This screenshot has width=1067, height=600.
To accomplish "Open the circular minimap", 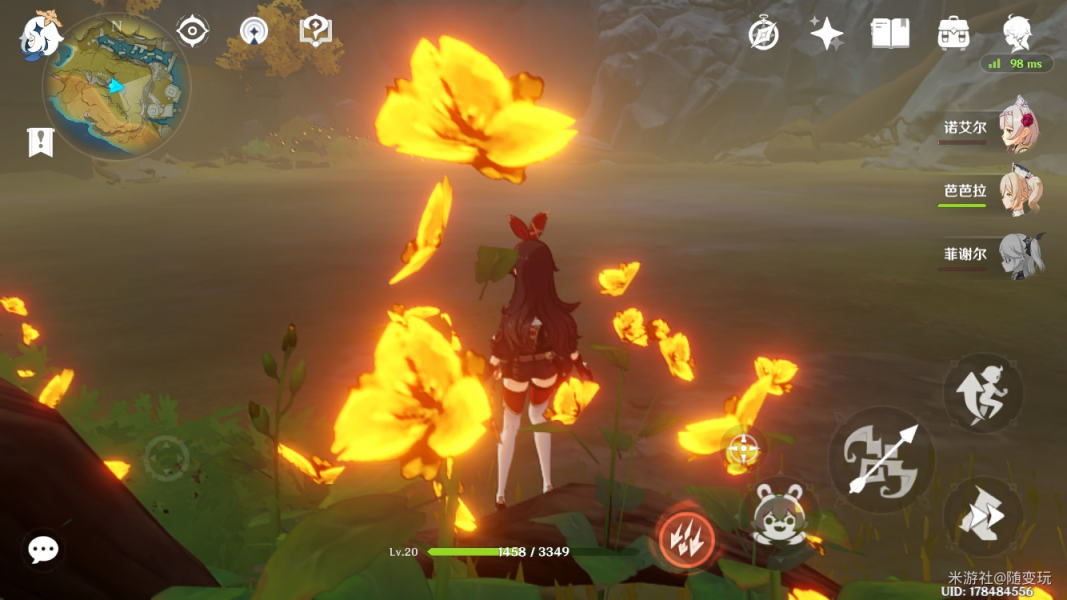I will [116, 86].
